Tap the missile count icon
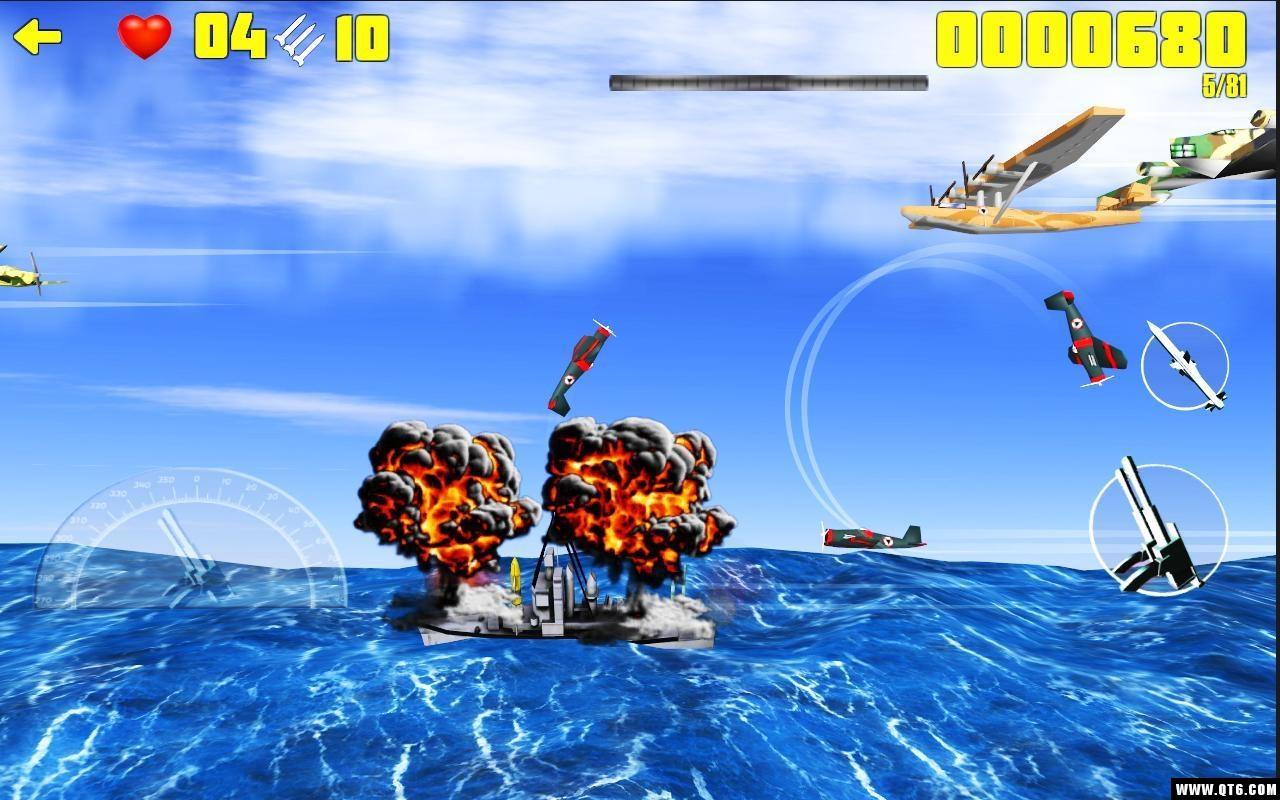Screen dimensions: 1280x800 pyautogui.click(x=296, y=40)
